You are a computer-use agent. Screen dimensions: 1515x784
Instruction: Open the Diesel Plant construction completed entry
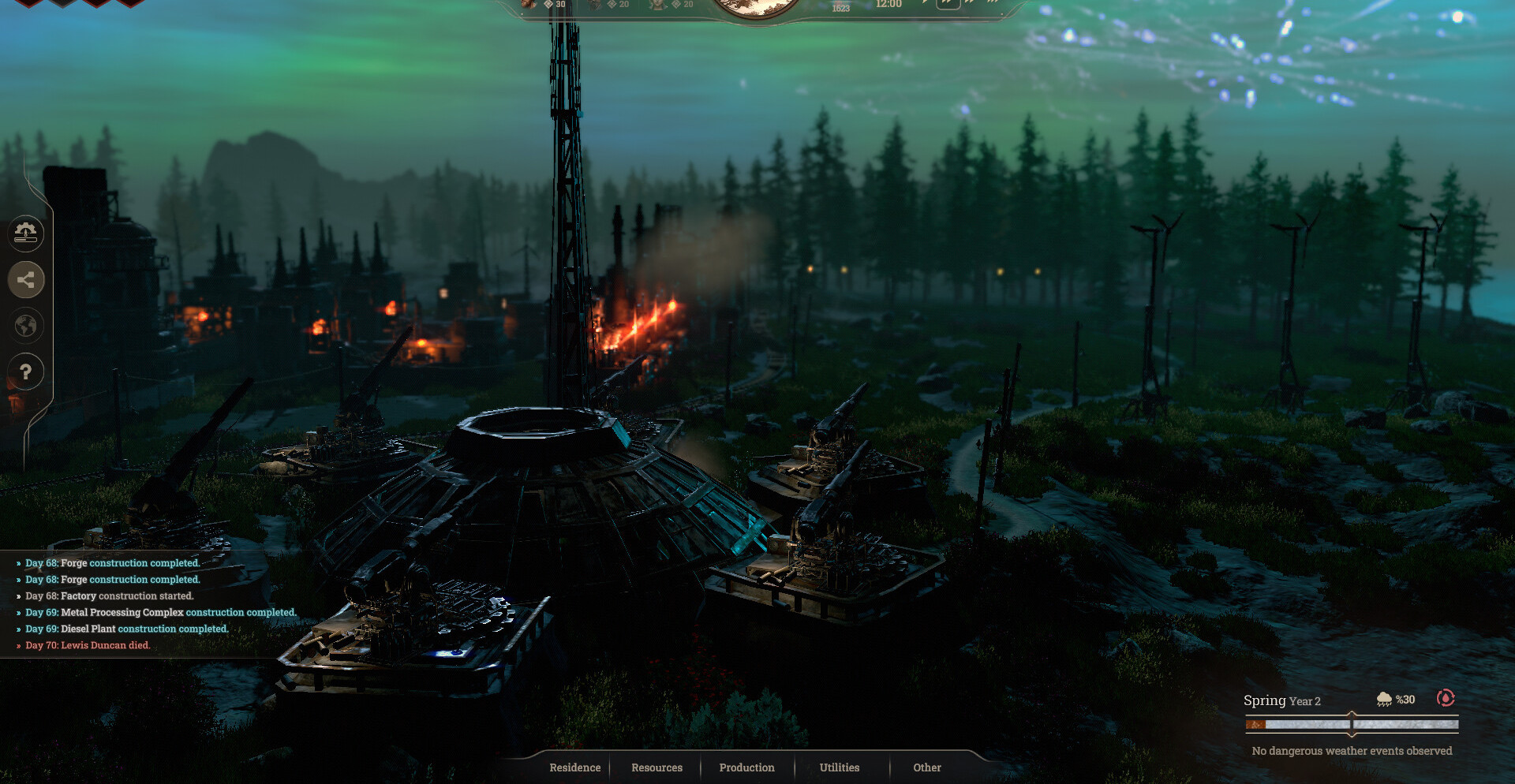pyautogui.click(x=126, y=629)
